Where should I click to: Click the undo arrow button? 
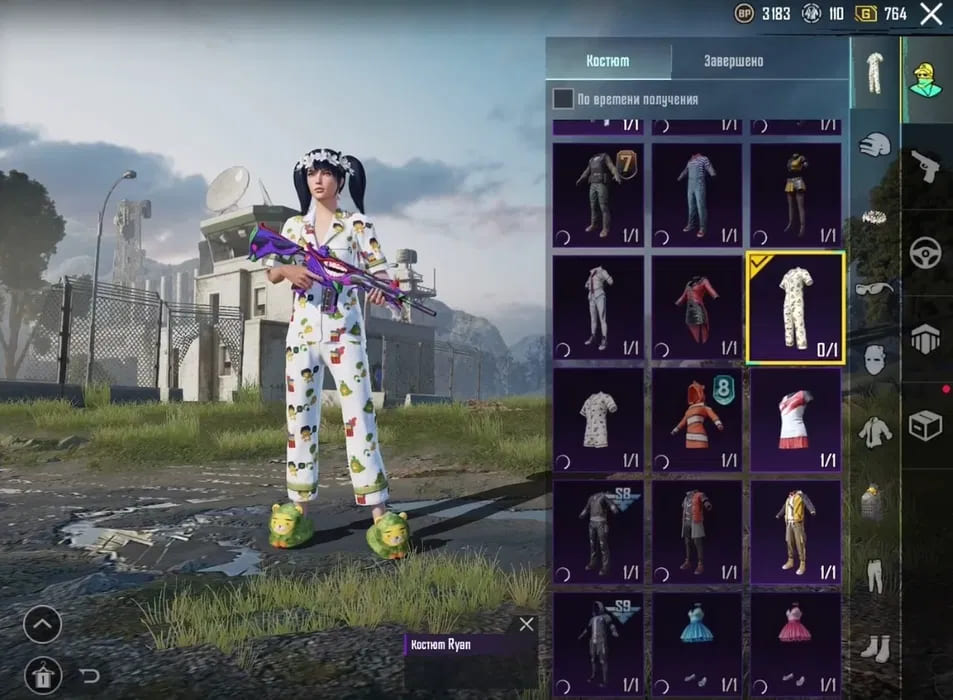point(89,675)
